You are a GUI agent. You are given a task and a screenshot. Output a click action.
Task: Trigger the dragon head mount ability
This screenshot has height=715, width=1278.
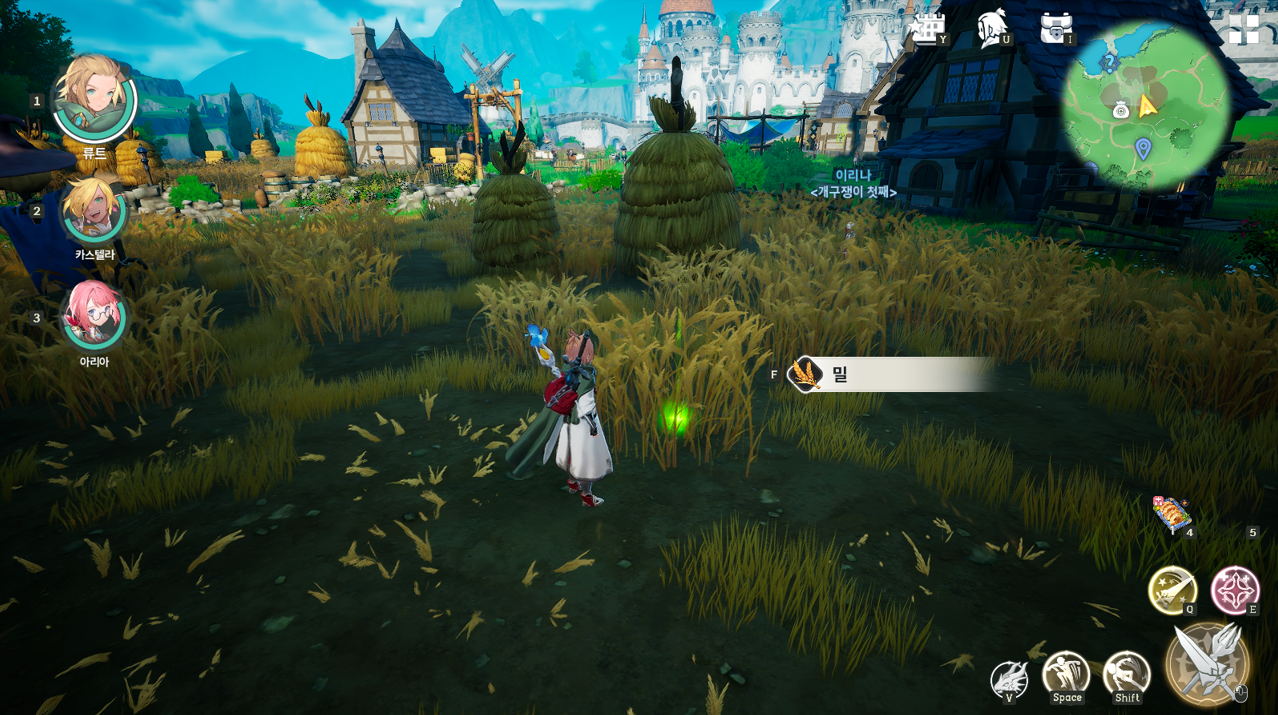1009,680
